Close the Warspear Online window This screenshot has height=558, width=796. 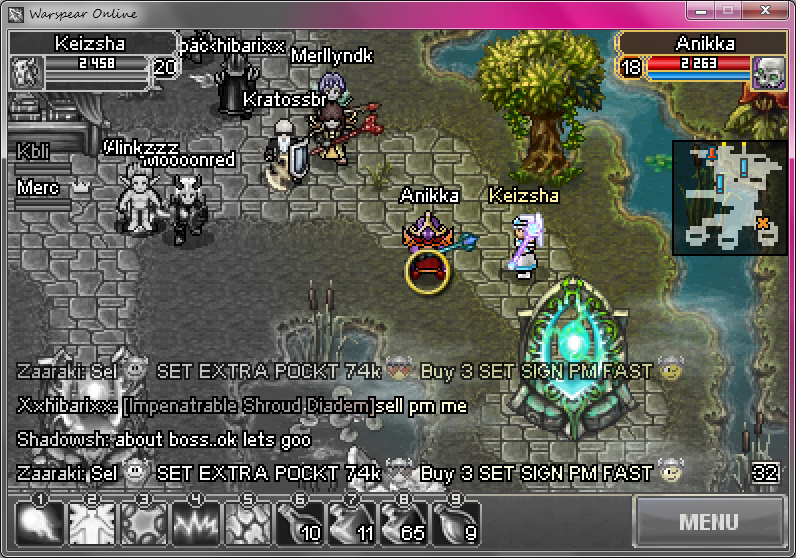click(765, 12)
